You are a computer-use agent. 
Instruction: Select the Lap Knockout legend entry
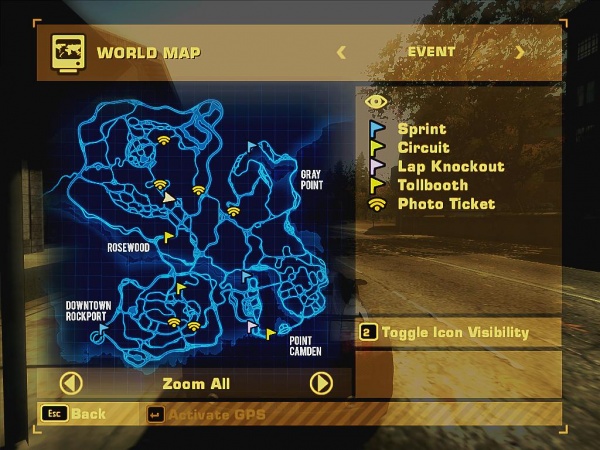tap(450, 166)
